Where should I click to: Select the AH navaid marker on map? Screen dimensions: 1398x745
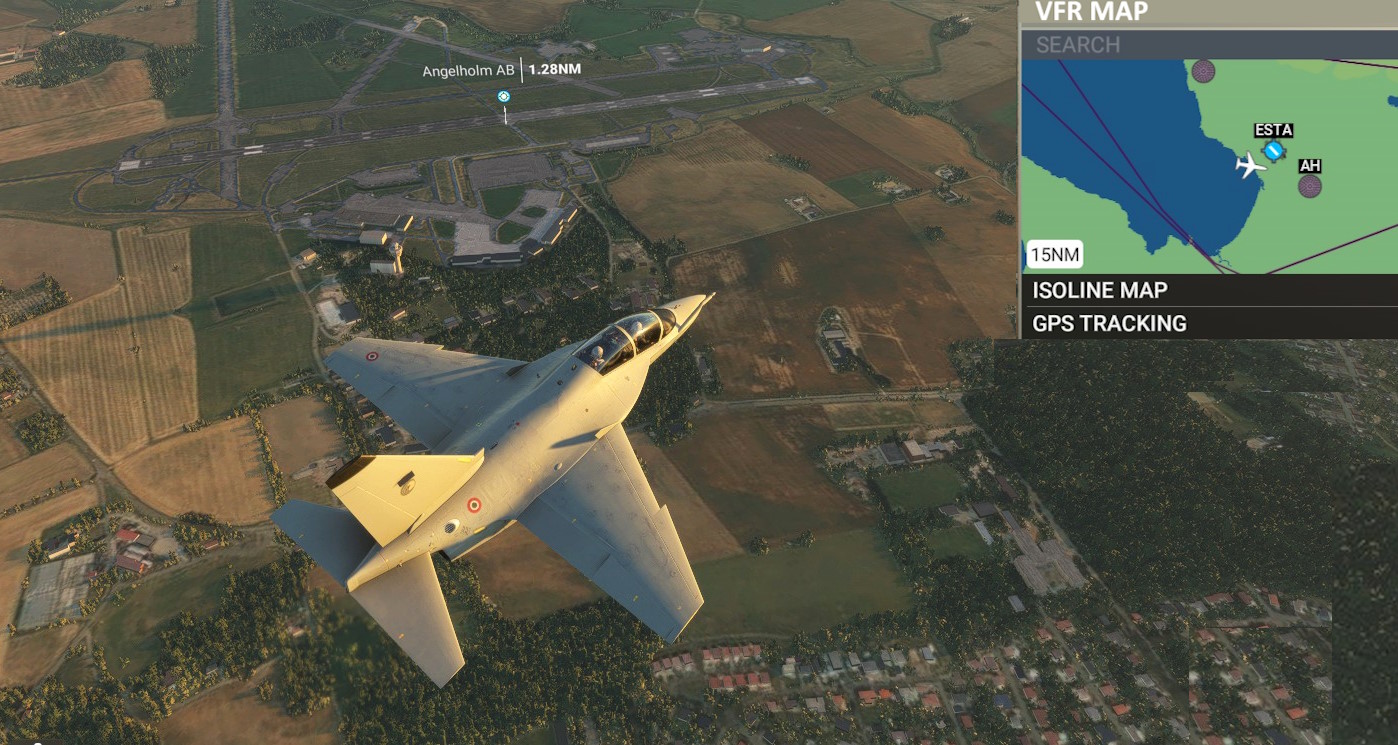(1310, 185)
